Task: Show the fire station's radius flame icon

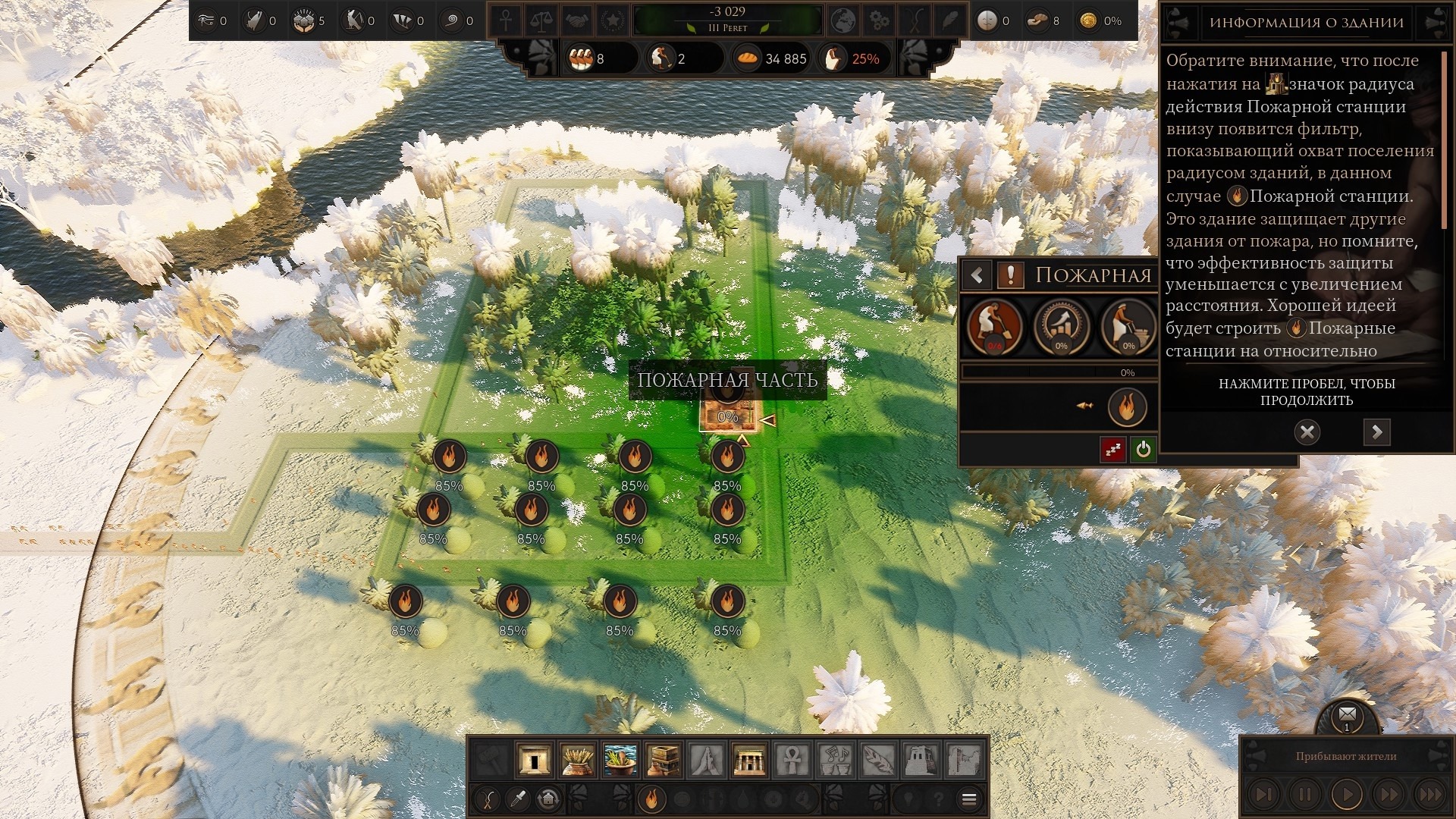Action: [1126, 406]
